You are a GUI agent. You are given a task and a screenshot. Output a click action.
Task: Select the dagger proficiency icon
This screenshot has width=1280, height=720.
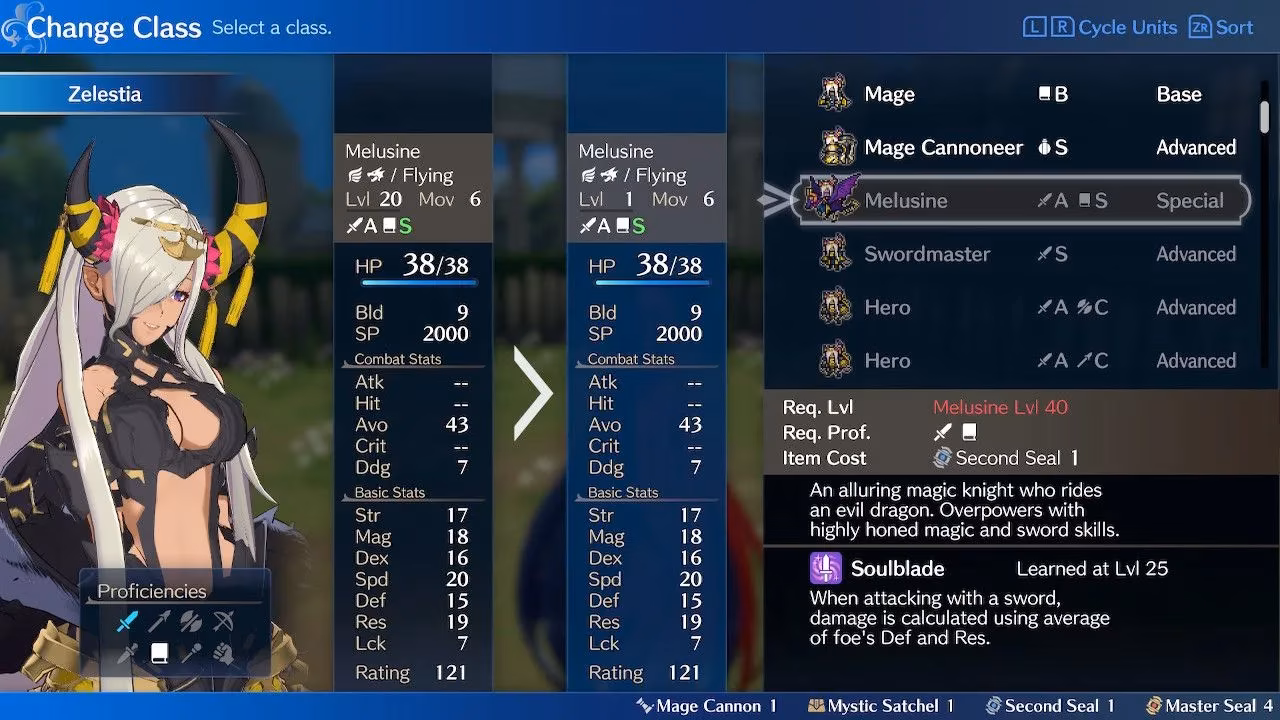pos(127,652)
